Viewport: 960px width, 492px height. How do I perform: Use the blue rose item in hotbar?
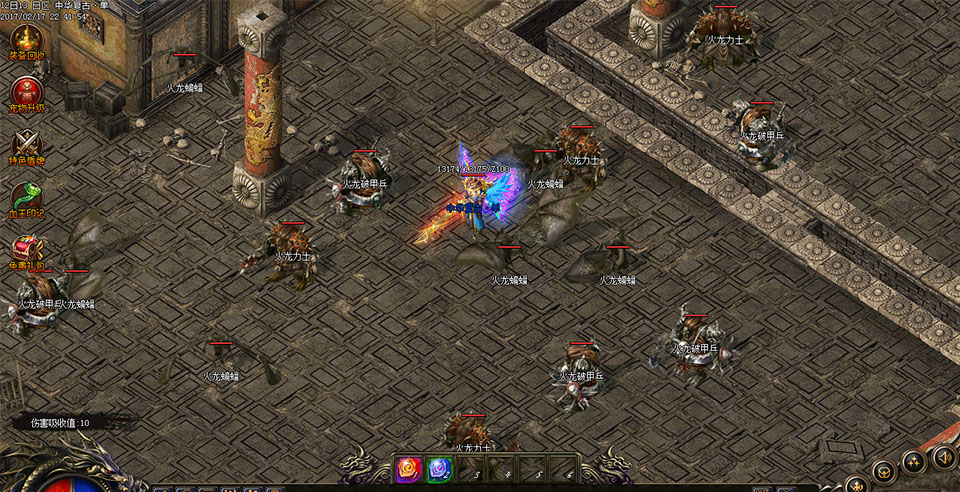[440, 468]
